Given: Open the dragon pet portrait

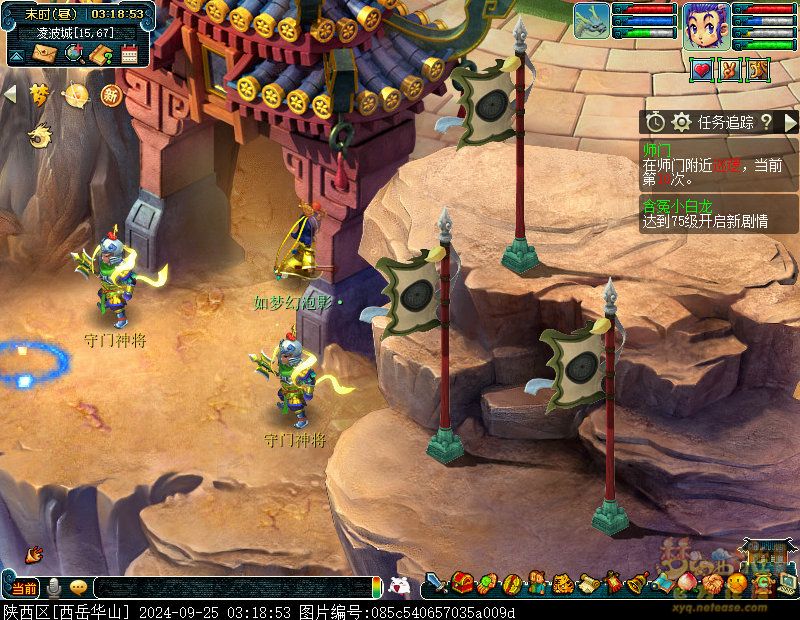Looking at the screenshot, I should (591, 21).
